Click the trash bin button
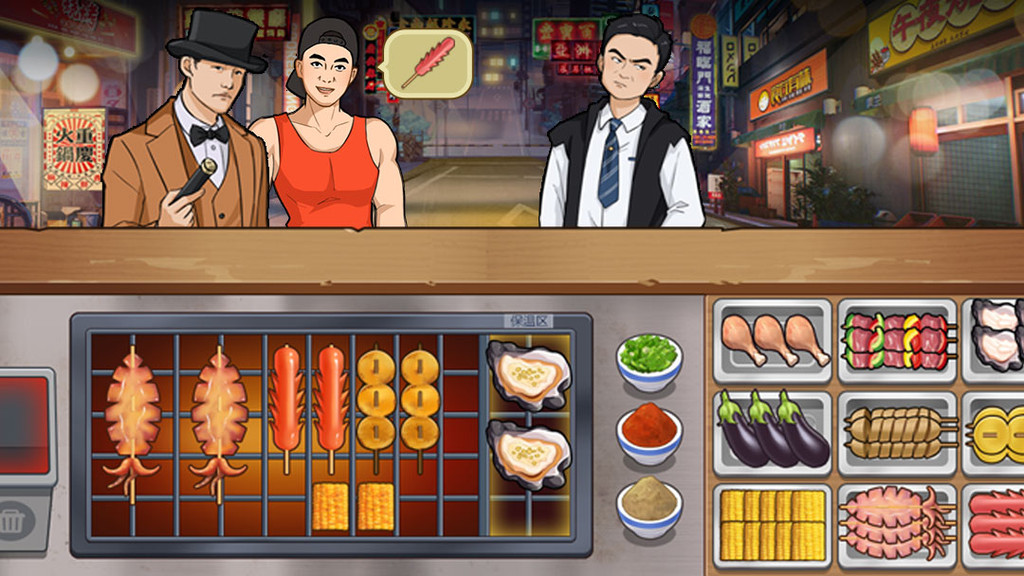This screenshot has width=1024, height=576. pyautogui.click(x=14, y=521)
